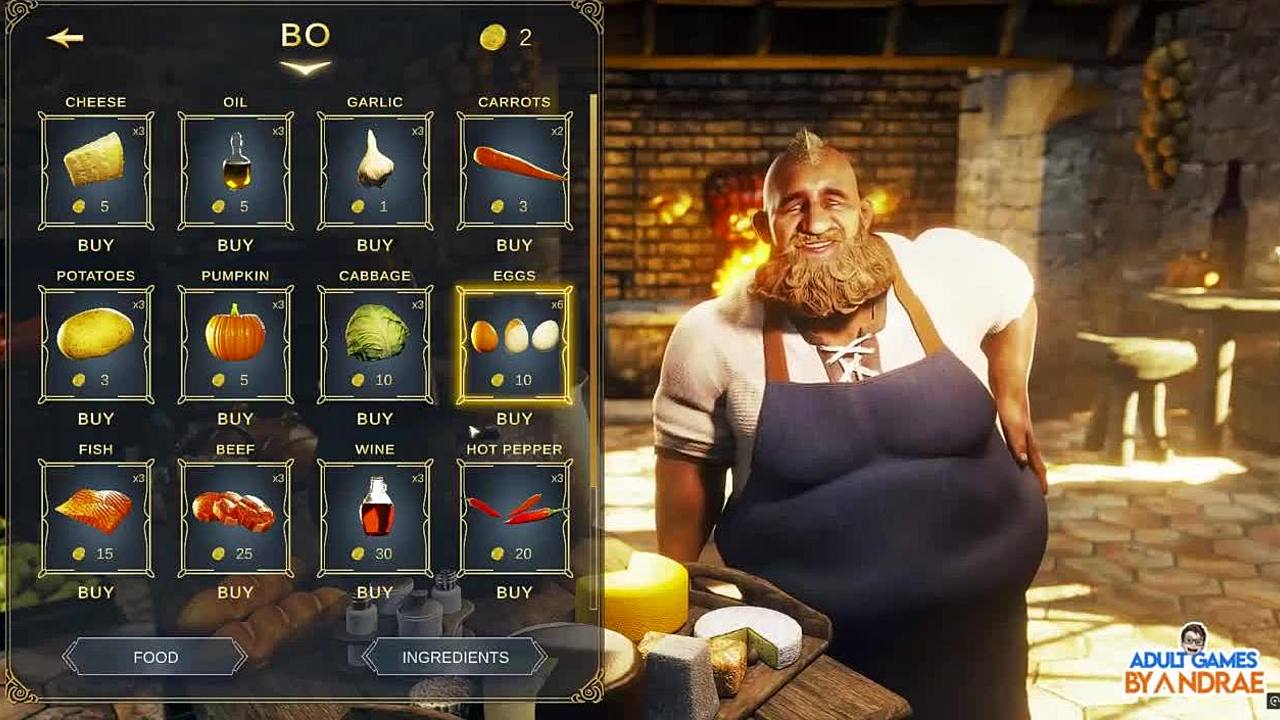Screen dimensions: 1280x720
Task: Choose the beef item slot
Action: [235, 518]
